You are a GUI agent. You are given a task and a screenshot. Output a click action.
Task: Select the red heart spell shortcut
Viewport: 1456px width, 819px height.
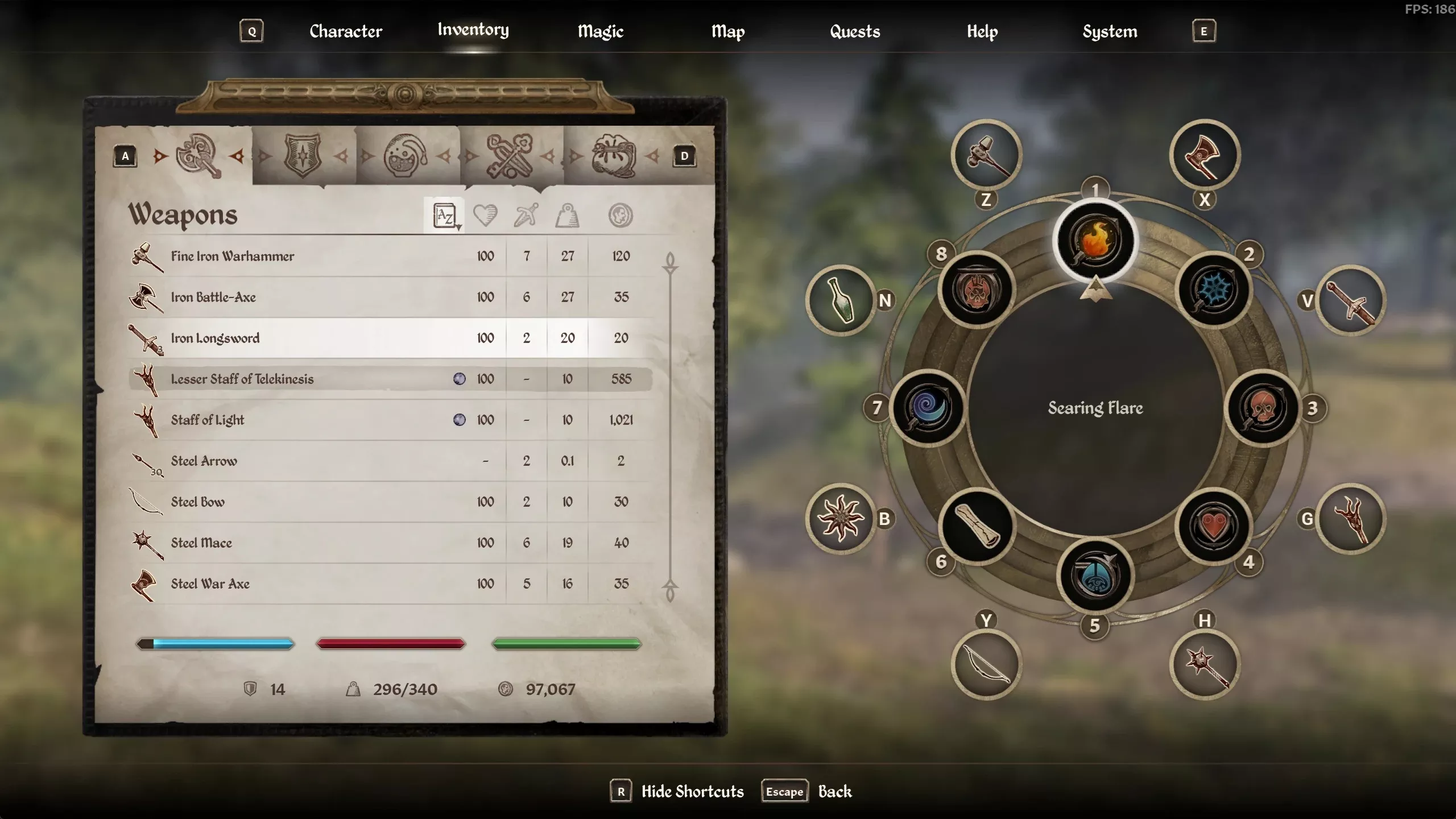click(x=1214, y=526)
